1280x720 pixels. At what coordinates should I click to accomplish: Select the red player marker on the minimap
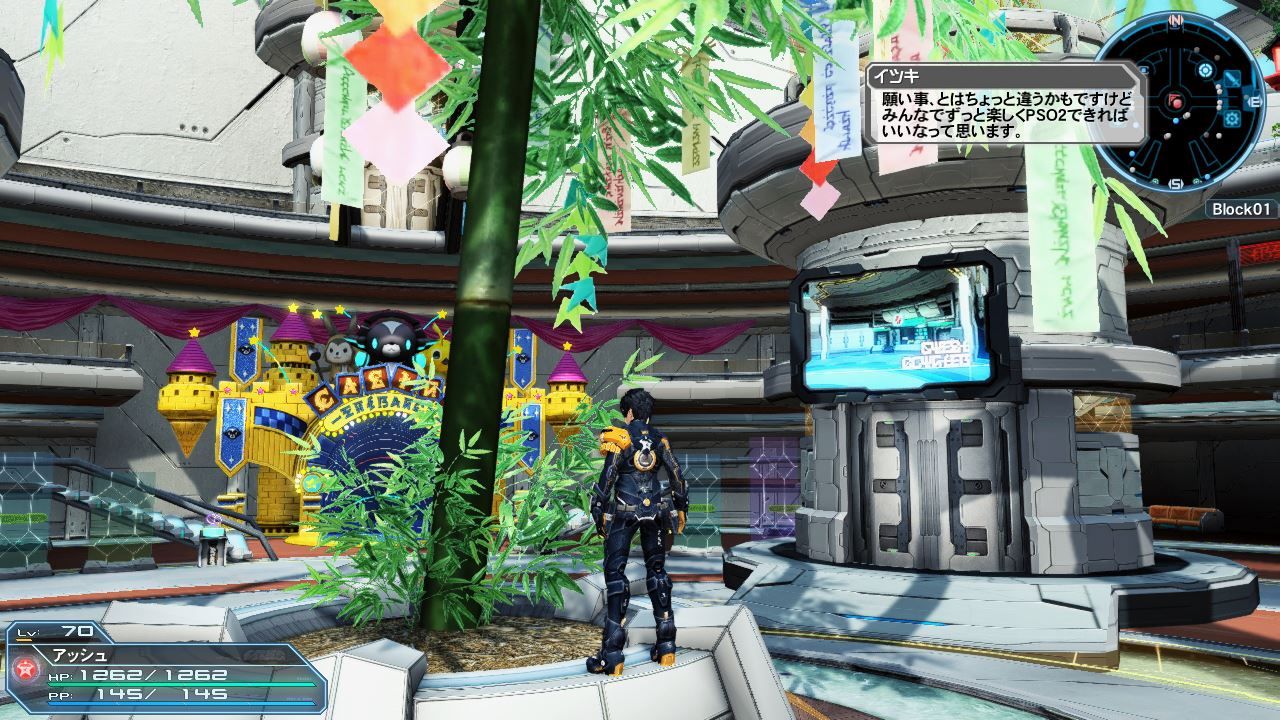click(1175, 102)
